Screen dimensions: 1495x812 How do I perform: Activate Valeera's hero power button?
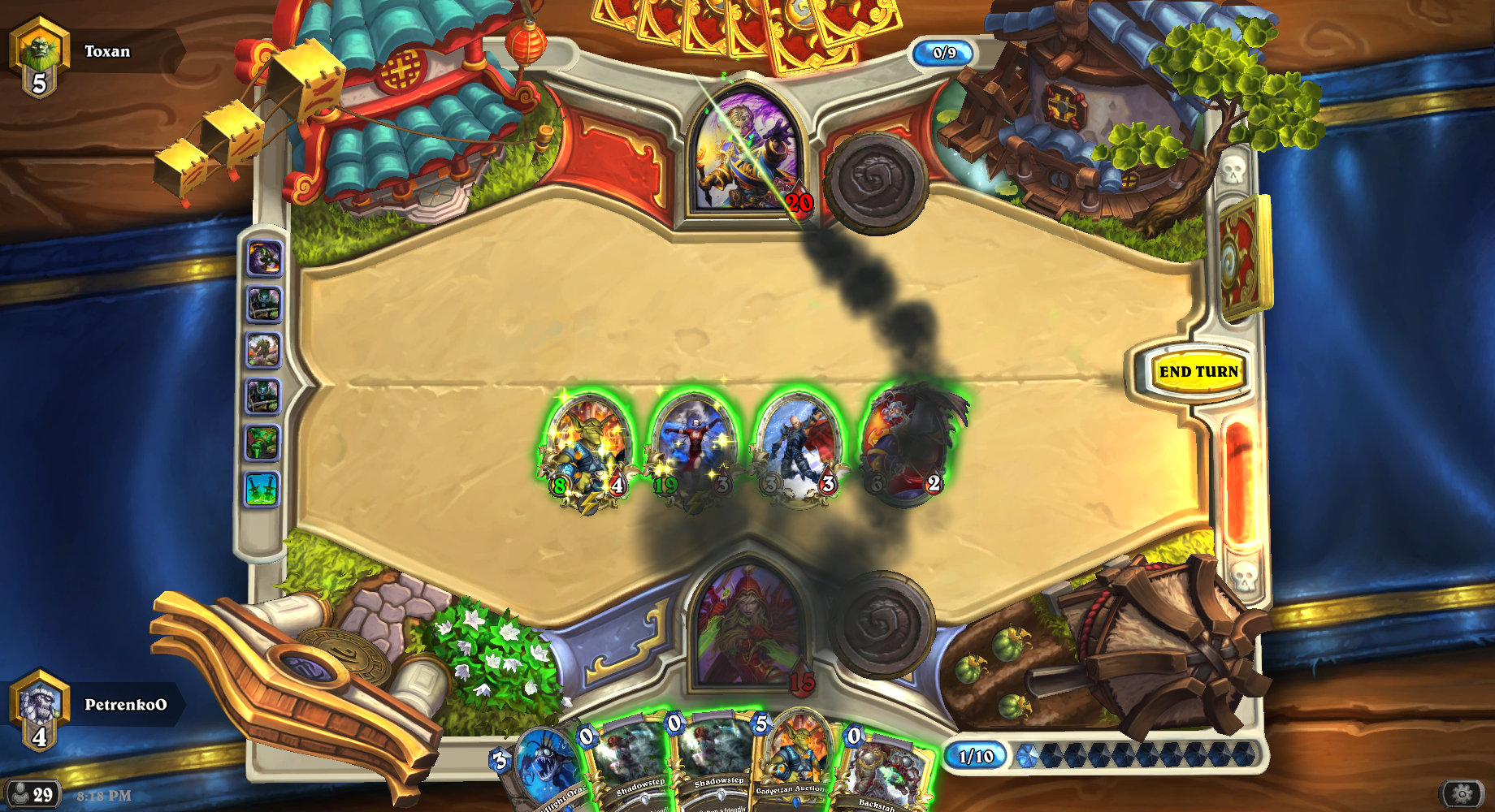tap(882, 624)
